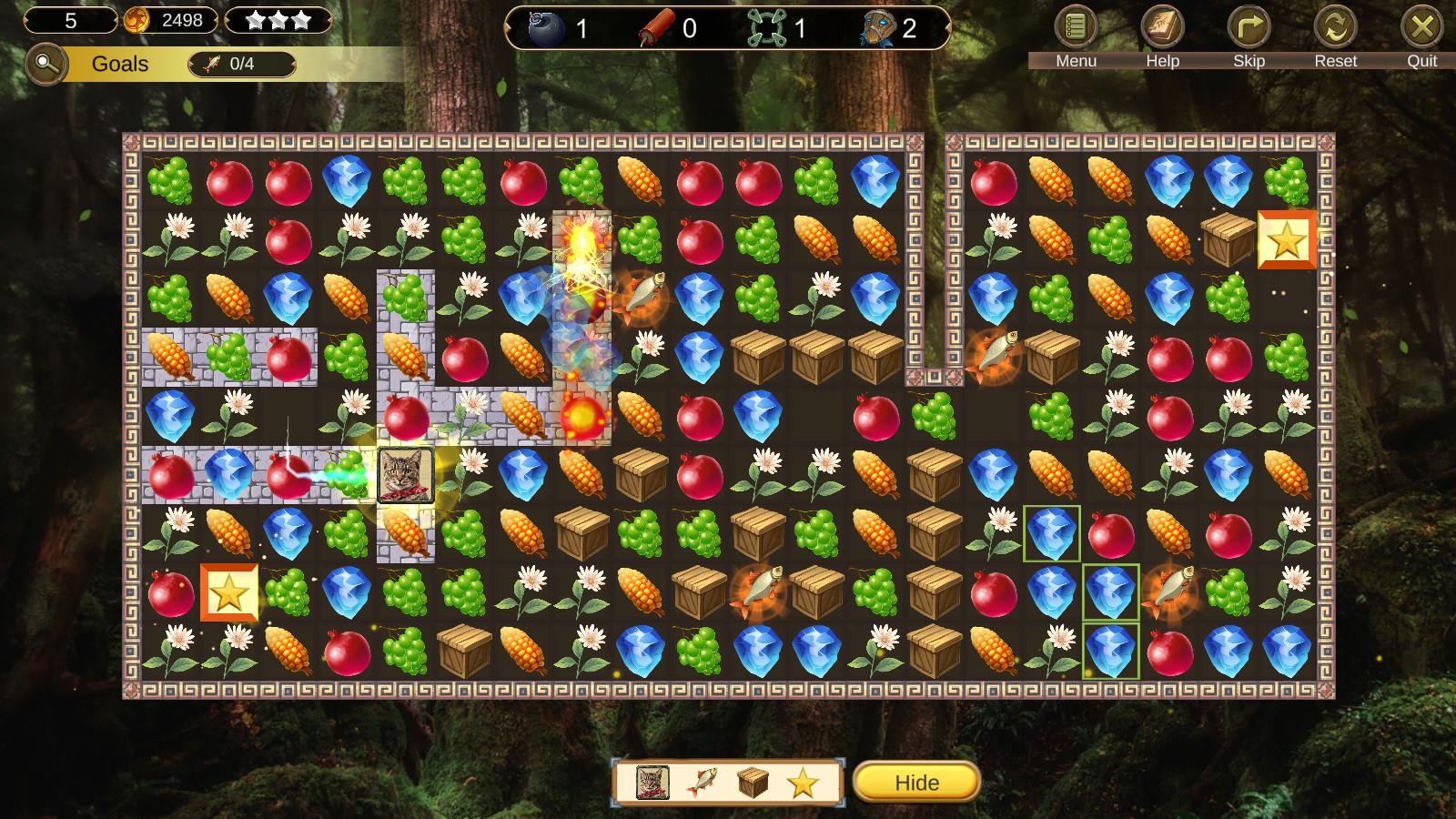Activate the green crossed-ring power-up
The width and height of the screenshot is (1456, 819).
[766, 29]
